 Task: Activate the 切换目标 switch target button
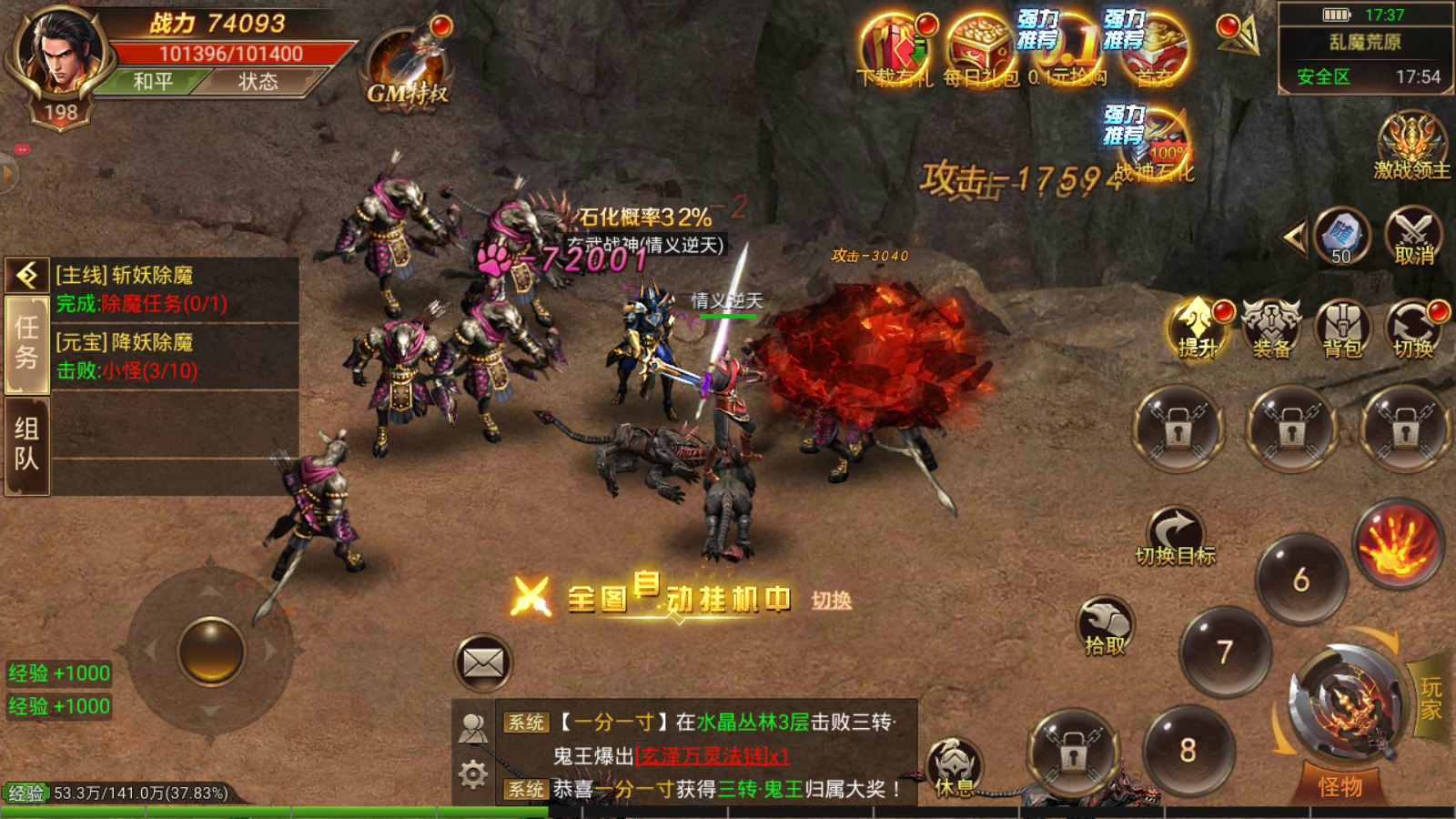pos(1175,537)
